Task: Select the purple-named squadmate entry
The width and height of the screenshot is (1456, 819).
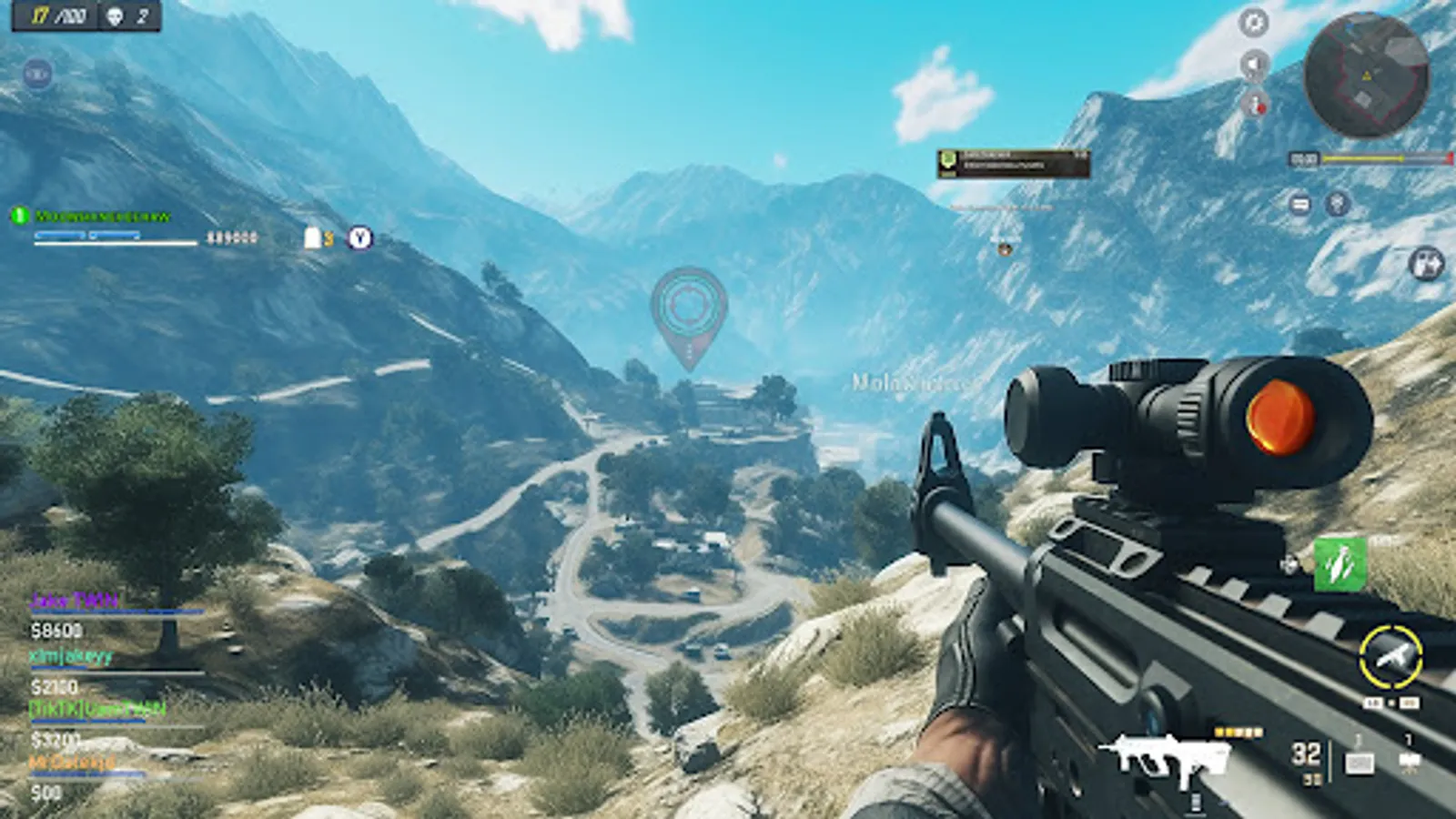Action: pyautogui.click(x=75, y=601)
